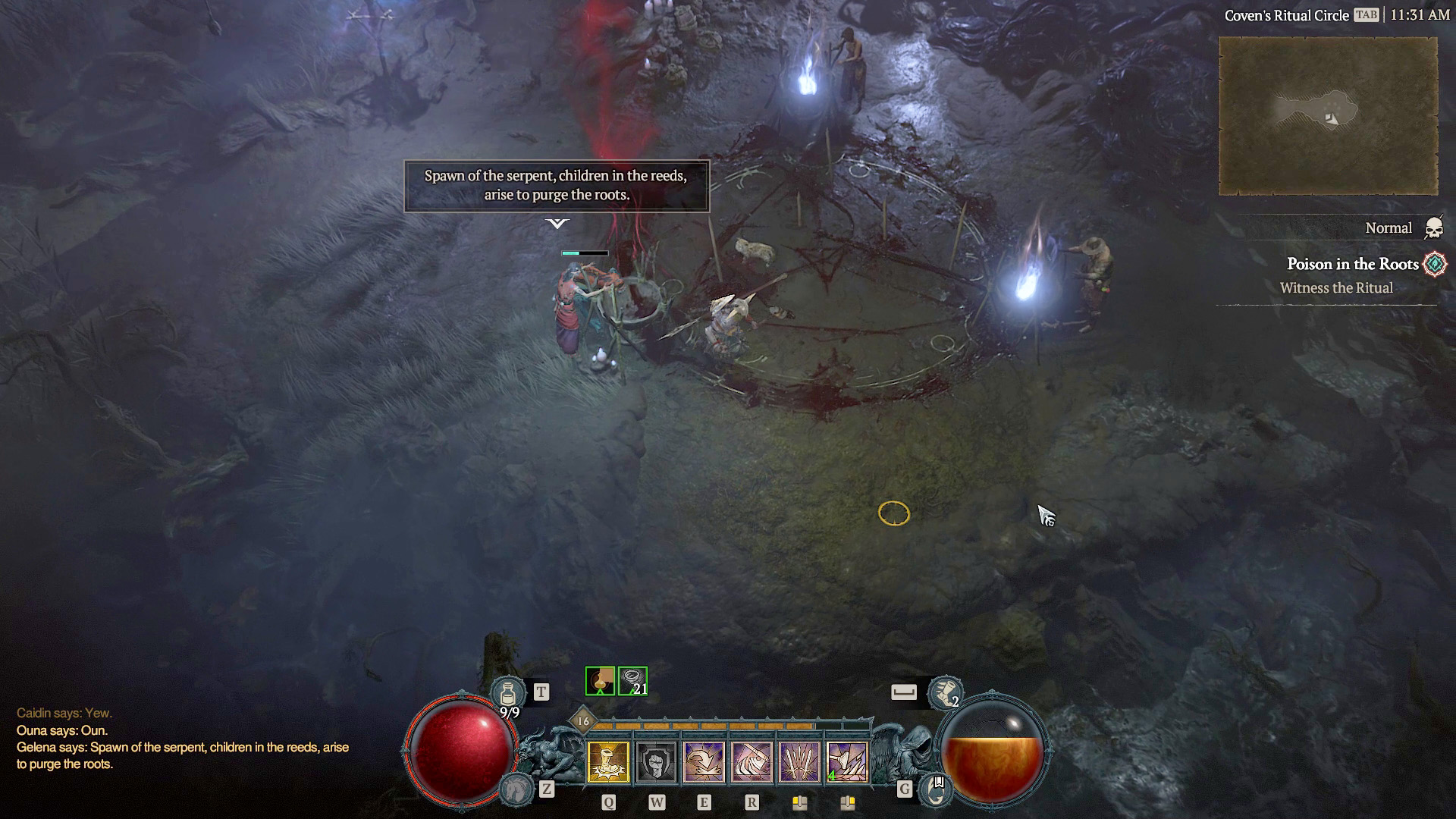The width and height of the screenshot is (1456, 819).
Task: Click the potion buff above the skill bar
Action: [x=600, y=681]
